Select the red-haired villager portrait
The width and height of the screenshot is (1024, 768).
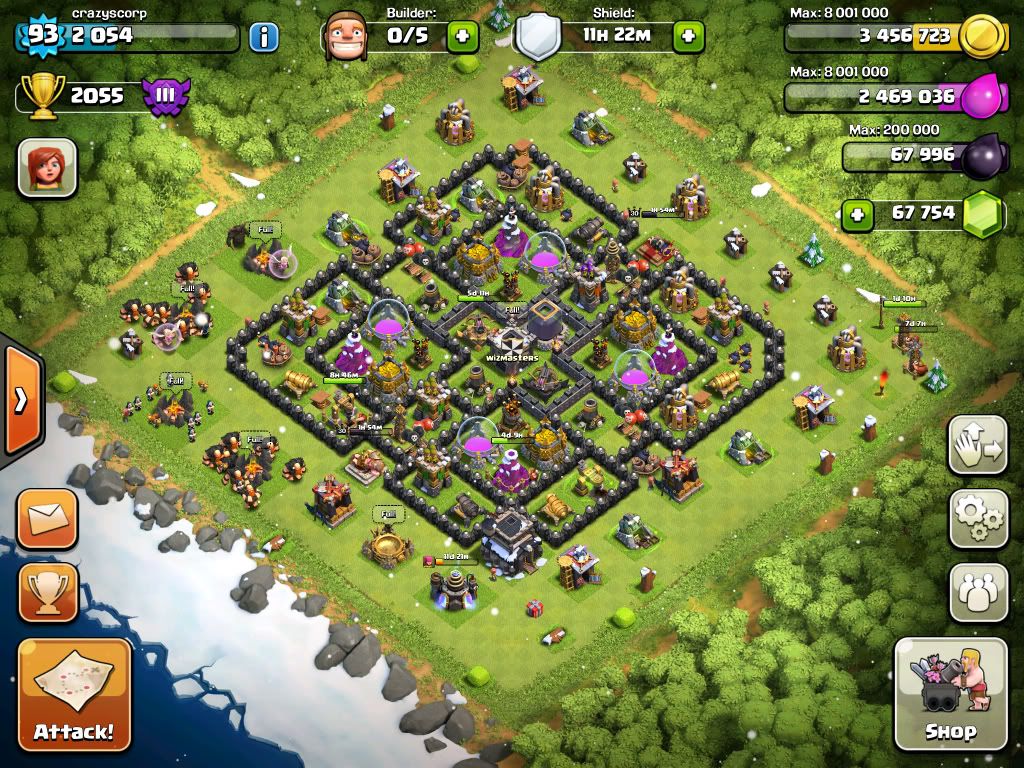click(x=47, y=167)
